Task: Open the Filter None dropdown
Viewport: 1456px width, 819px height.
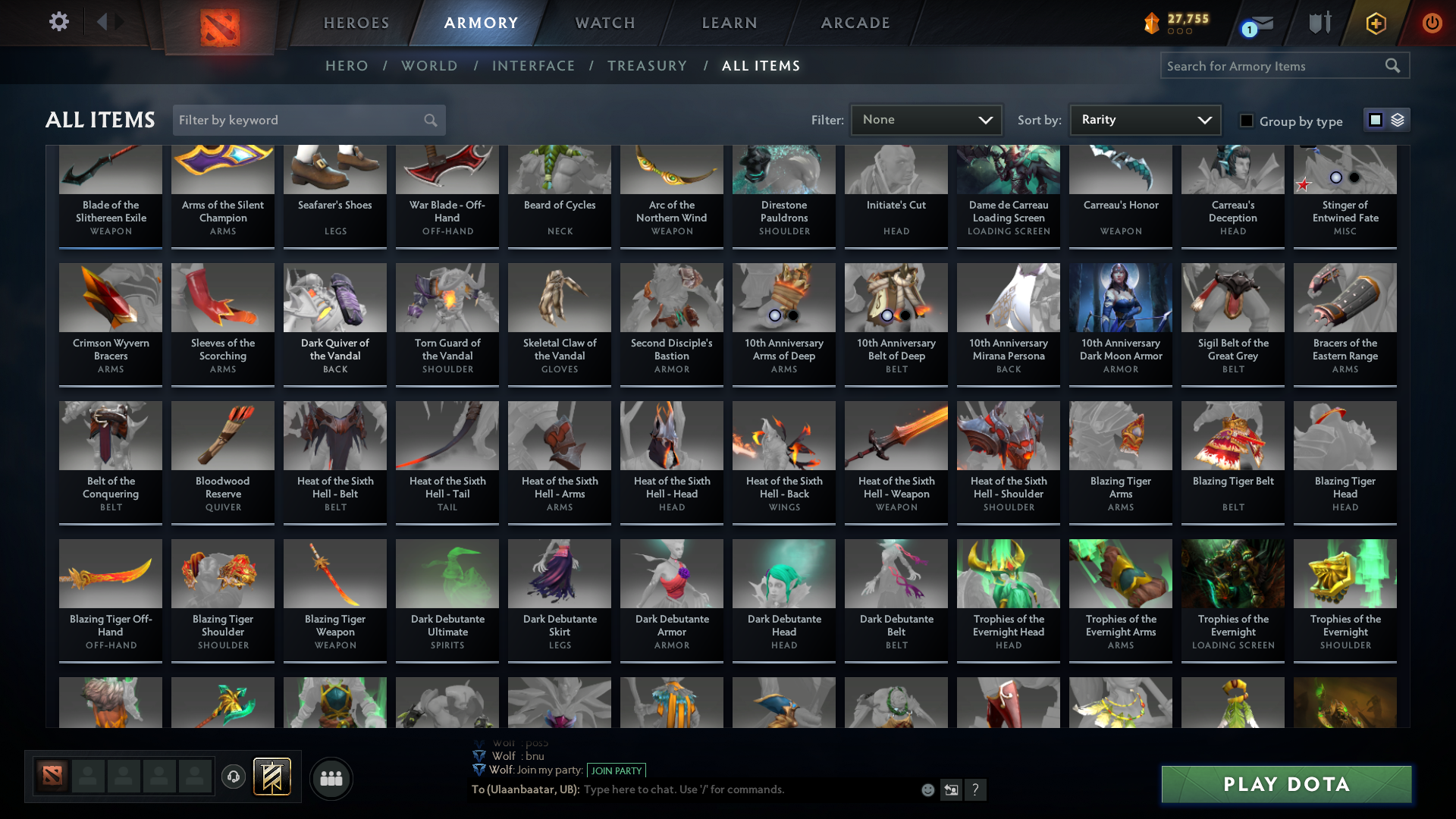Action: point(926,119)
